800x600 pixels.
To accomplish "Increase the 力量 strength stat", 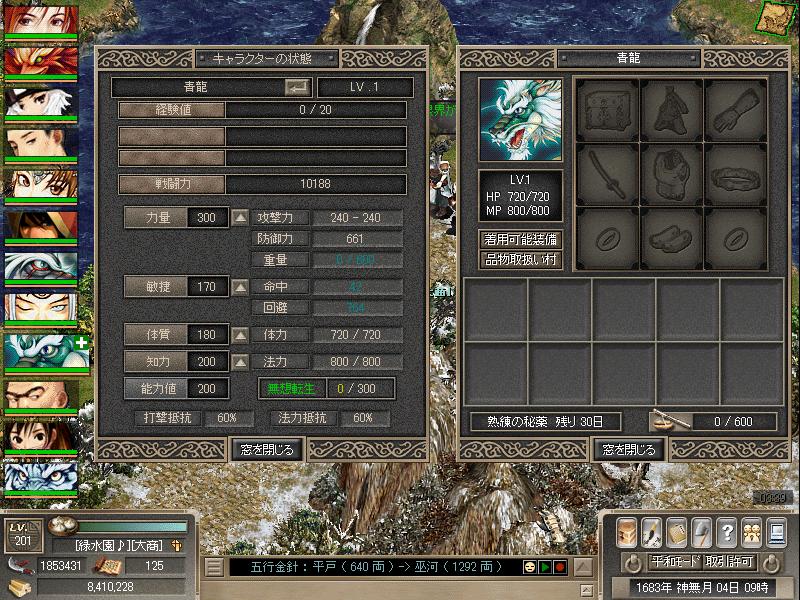I will pos(240,218).
